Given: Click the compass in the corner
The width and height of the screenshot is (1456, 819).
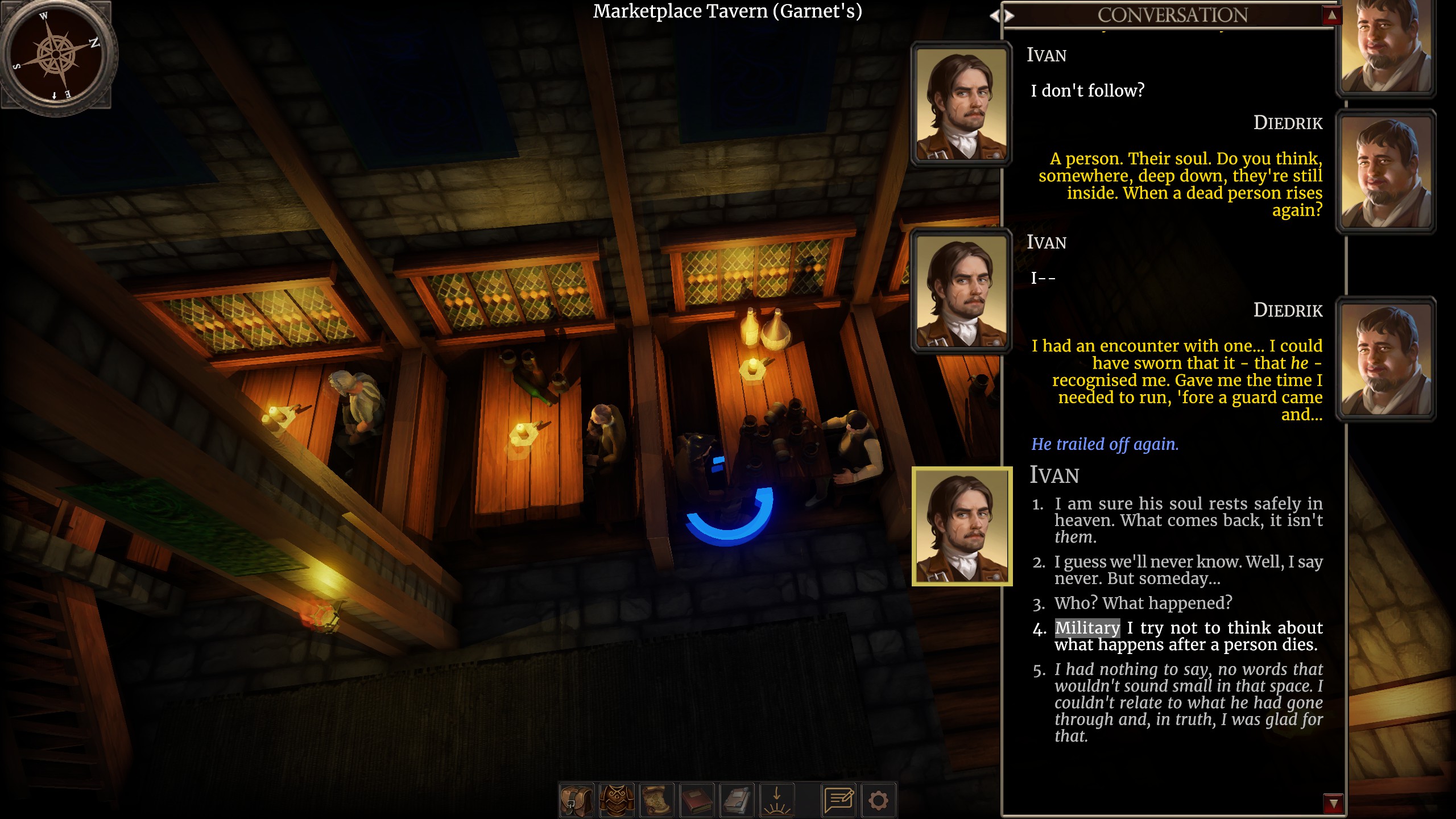Looking at the screenshot, I should point(56,55).
